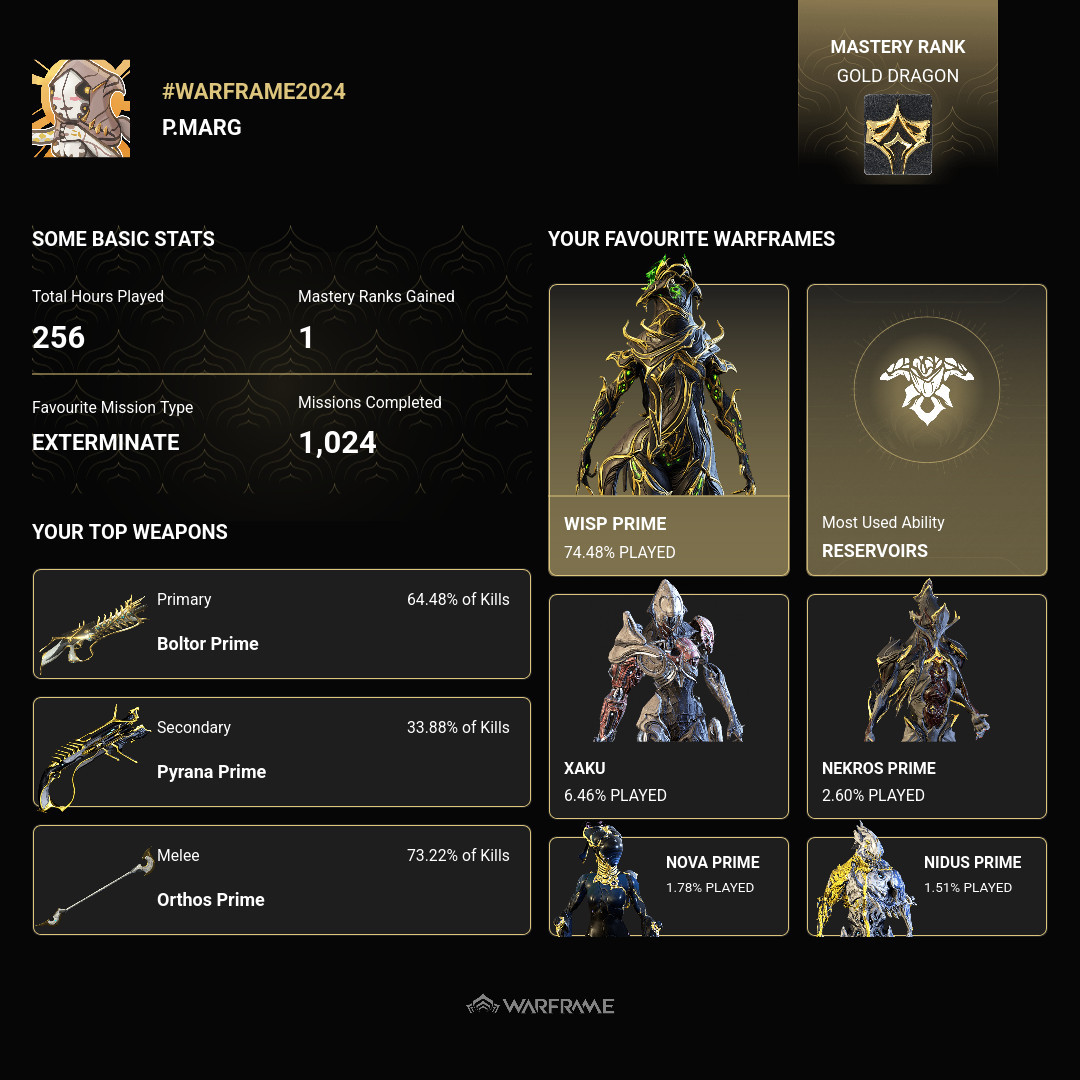Choose the Orthos Prime melee weapon card
Viewport: 1080px width, 1080px height.
(281, 880)
